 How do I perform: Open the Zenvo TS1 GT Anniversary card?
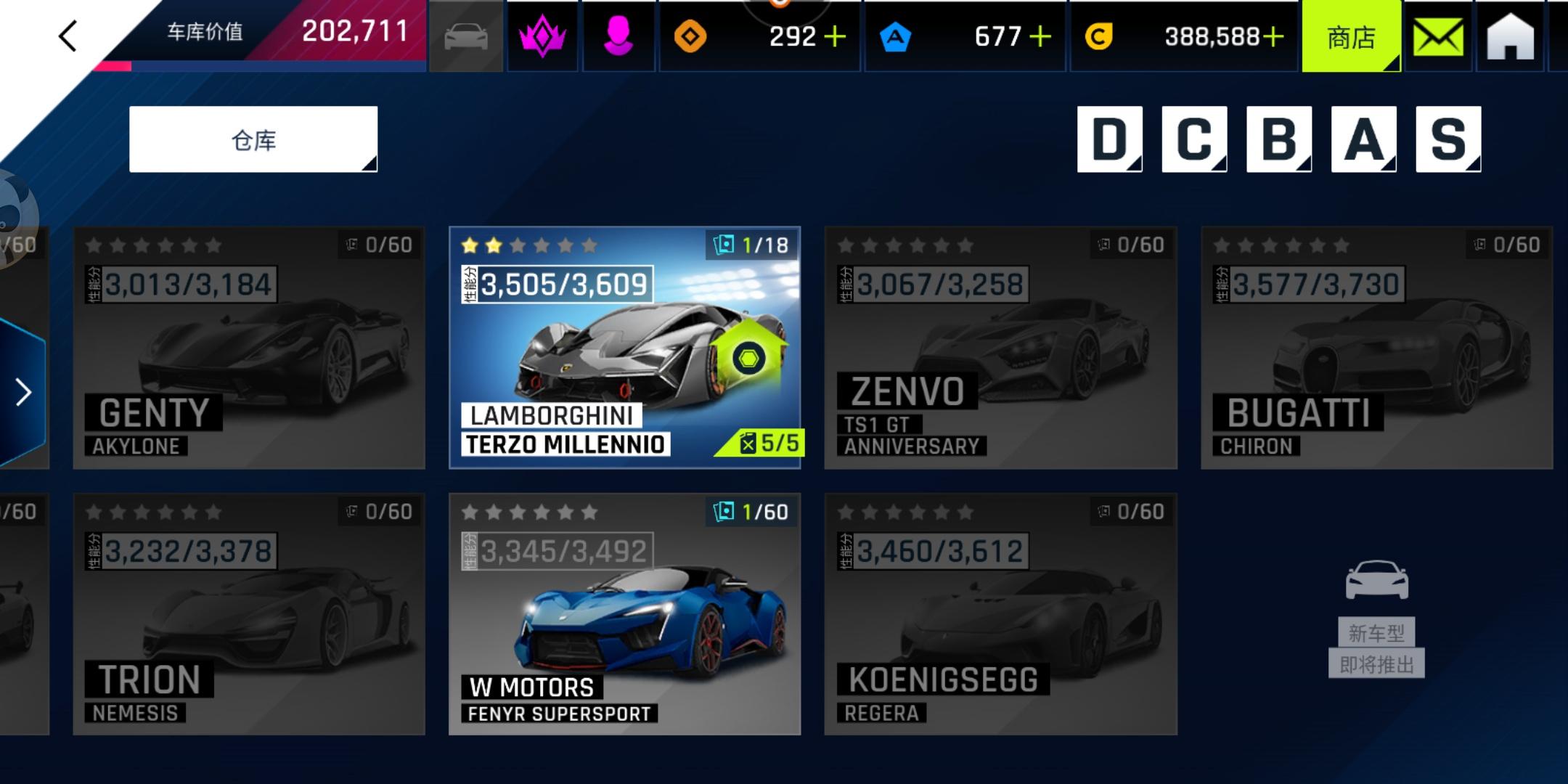[1000, 348]
